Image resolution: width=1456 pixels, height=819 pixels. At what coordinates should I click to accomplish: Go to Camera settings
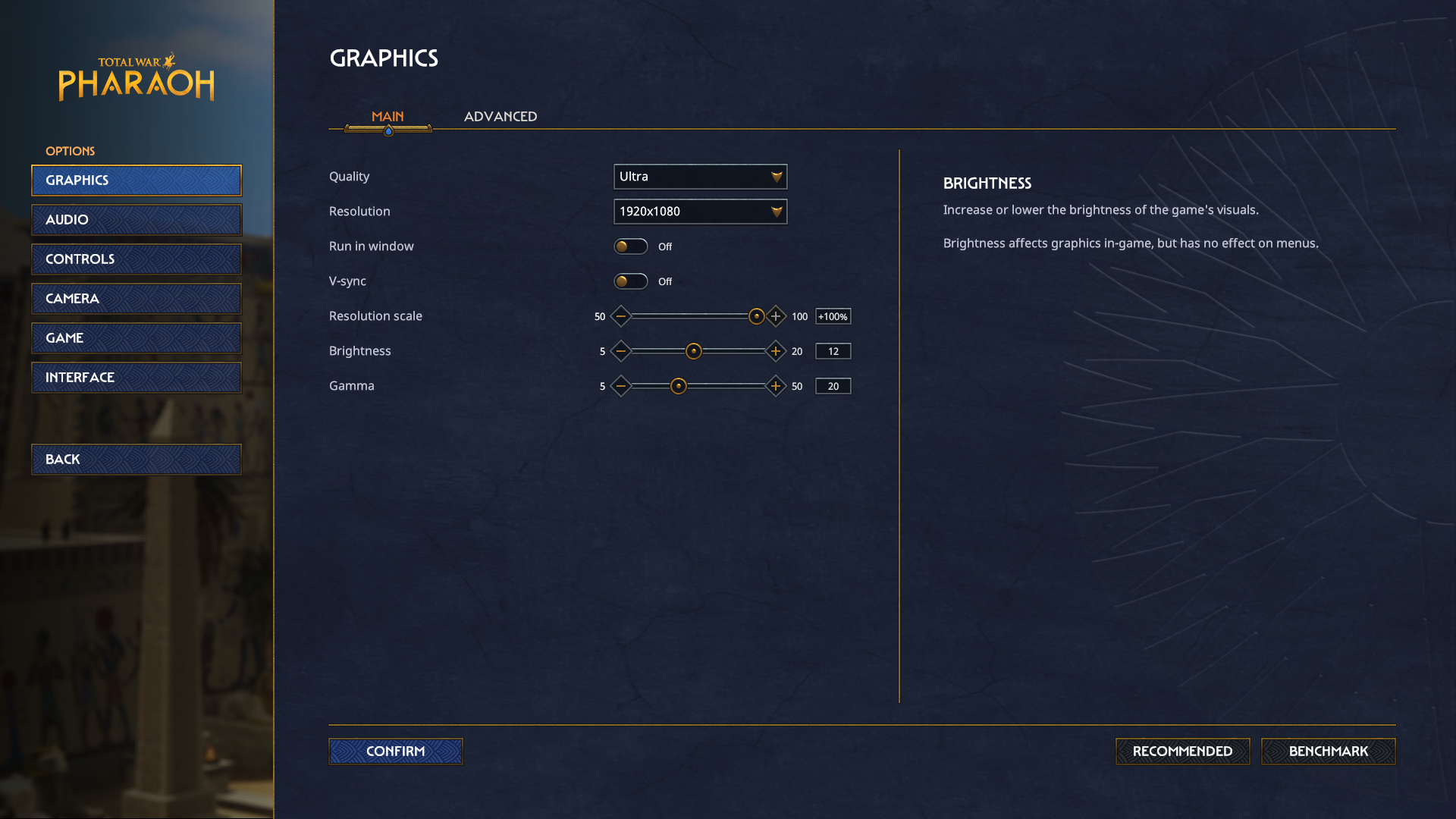136,299
